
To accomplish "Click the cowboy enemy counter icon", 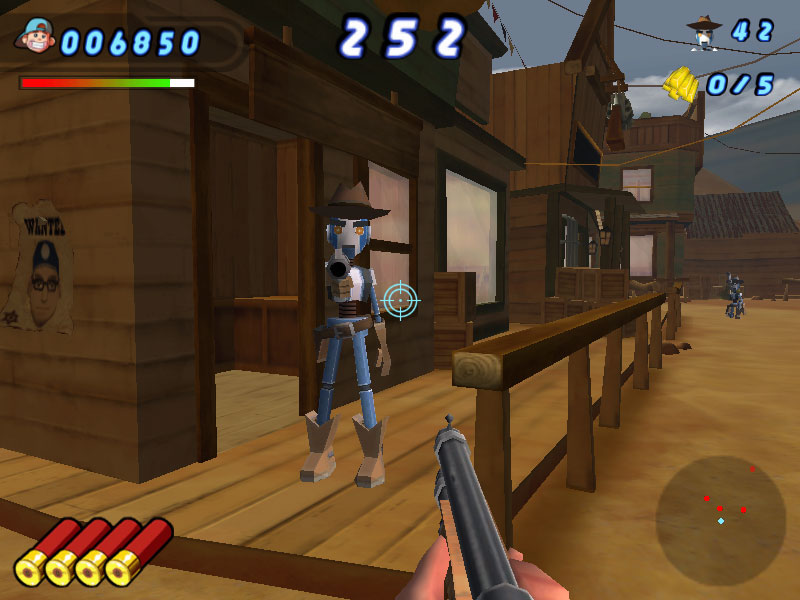I will [x=703, y=33].
